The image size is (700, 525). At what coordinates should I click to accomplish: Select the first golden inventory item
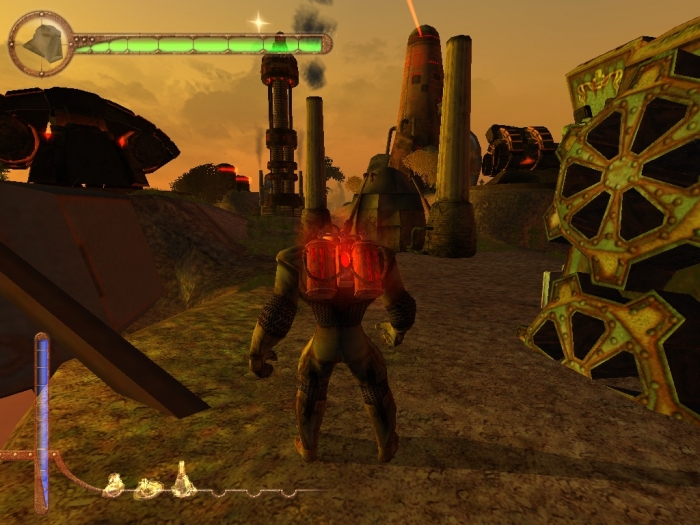click(114, 486)
